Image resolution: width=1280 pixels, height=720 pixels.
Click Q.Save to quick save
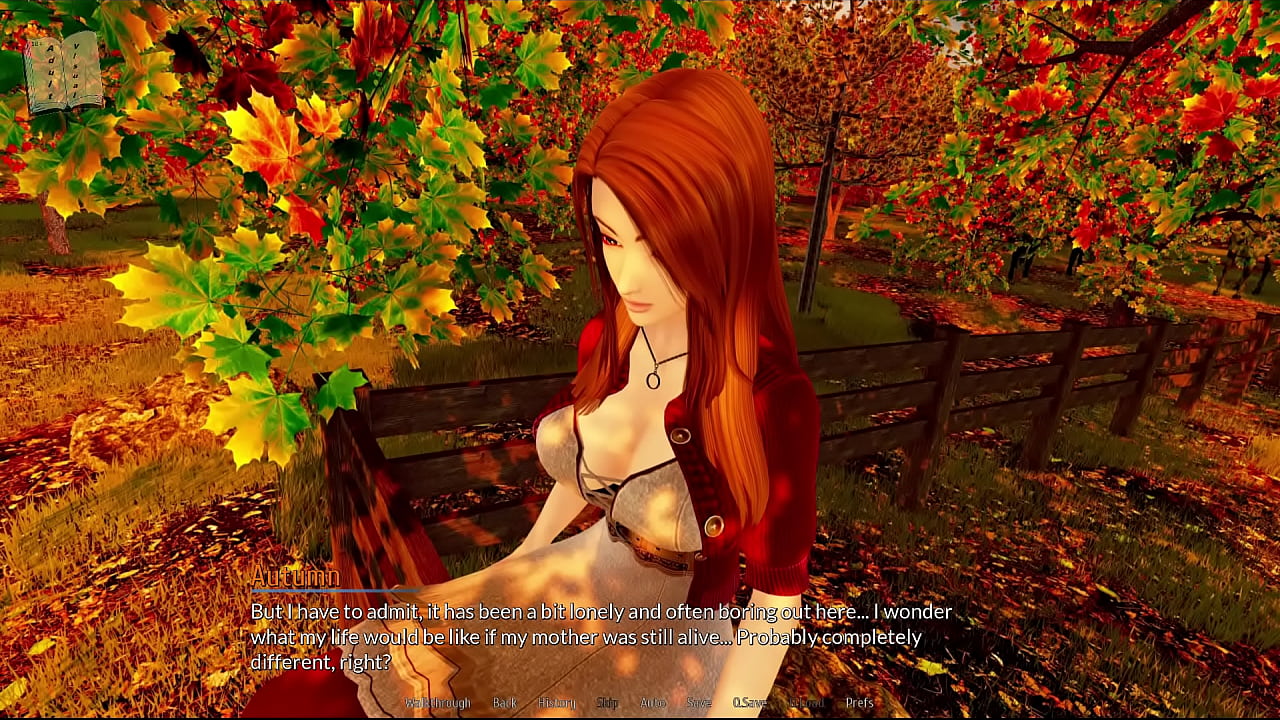pos(750,703)
